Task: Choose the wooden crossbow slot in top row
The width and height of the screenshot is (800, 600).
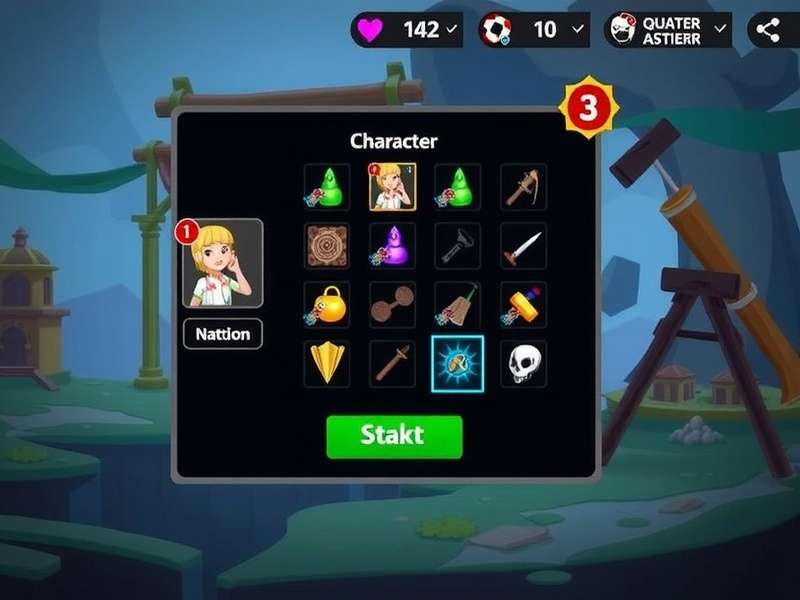Action: 523,187
